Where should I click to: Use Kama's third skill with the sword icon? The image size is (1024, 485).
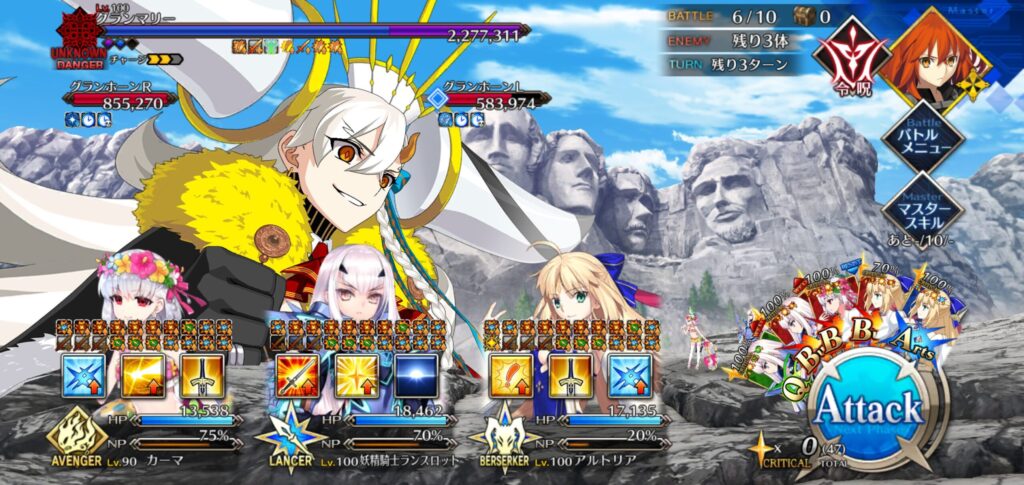click(x=202, y=373)
